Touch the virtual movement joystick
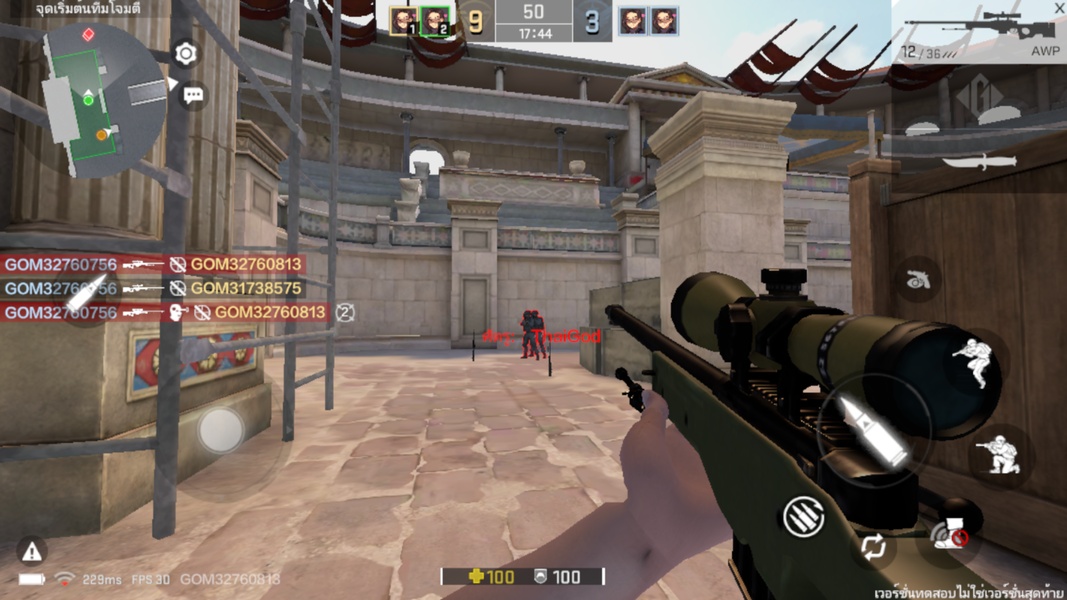This screenshot has height=600, width=1067. (220, 431)
